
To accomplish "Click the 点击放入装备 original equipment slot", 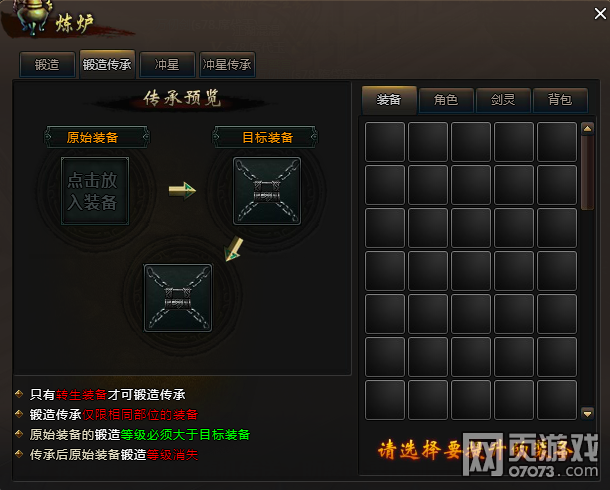I will tap(95, 191).
